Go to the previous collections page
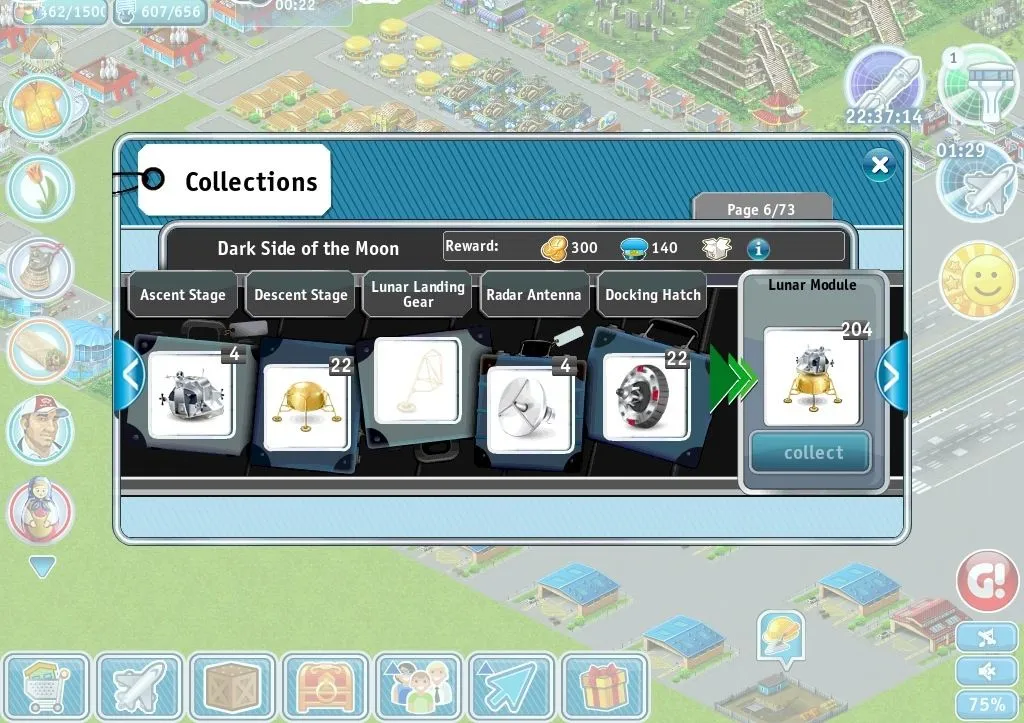This screenshot has width=1024, height=723. pyautogui.click(x=130, y=377)
